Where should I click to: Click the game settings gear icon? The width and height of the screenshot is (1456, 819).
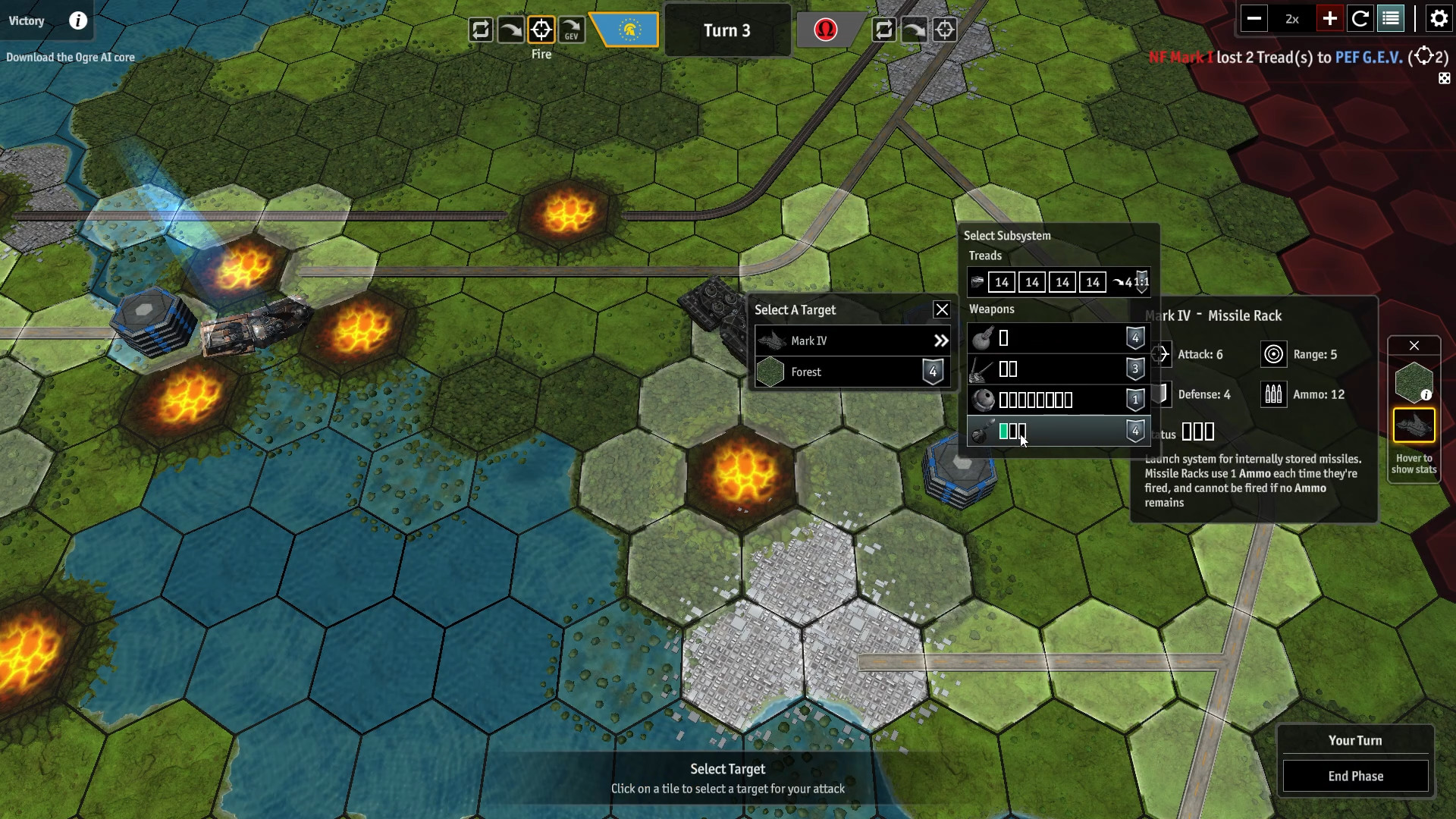click(1438, 18)
